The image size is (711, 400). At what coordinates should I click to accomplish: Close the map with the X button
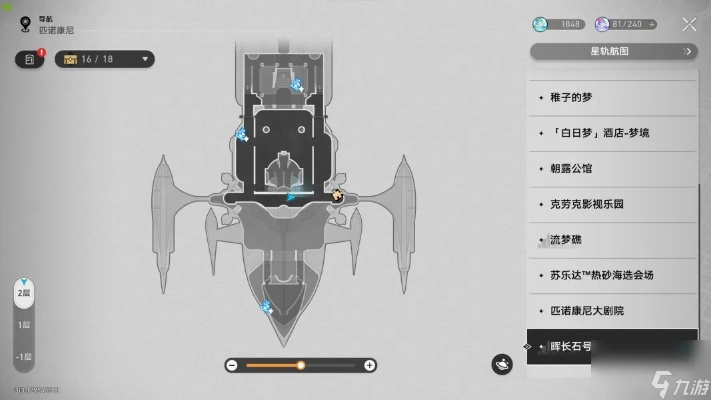pyautogui.click(x=689, y=24)
